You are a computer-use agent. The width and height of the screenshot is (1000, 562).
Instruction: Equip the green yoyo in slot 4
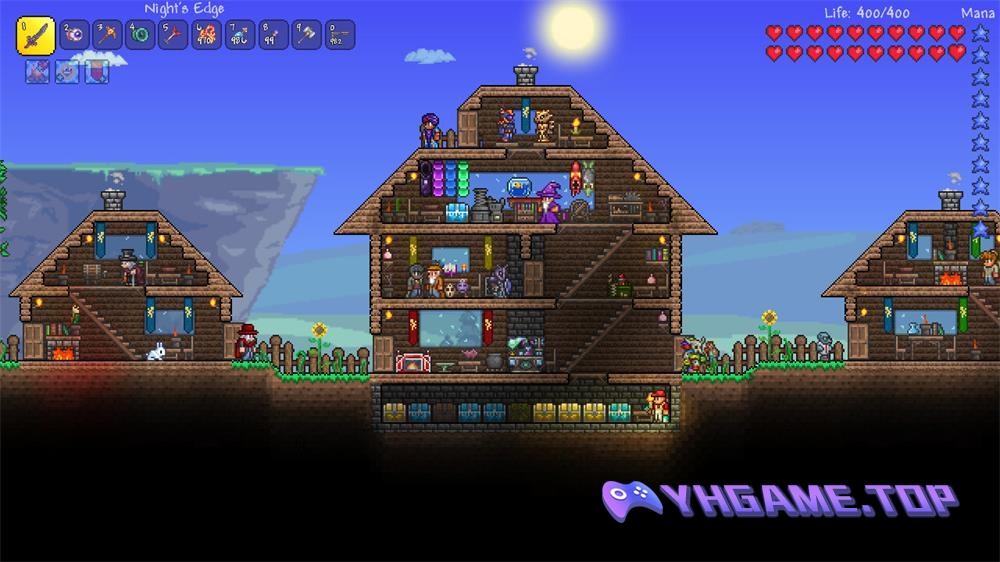[x=141, y=35]
